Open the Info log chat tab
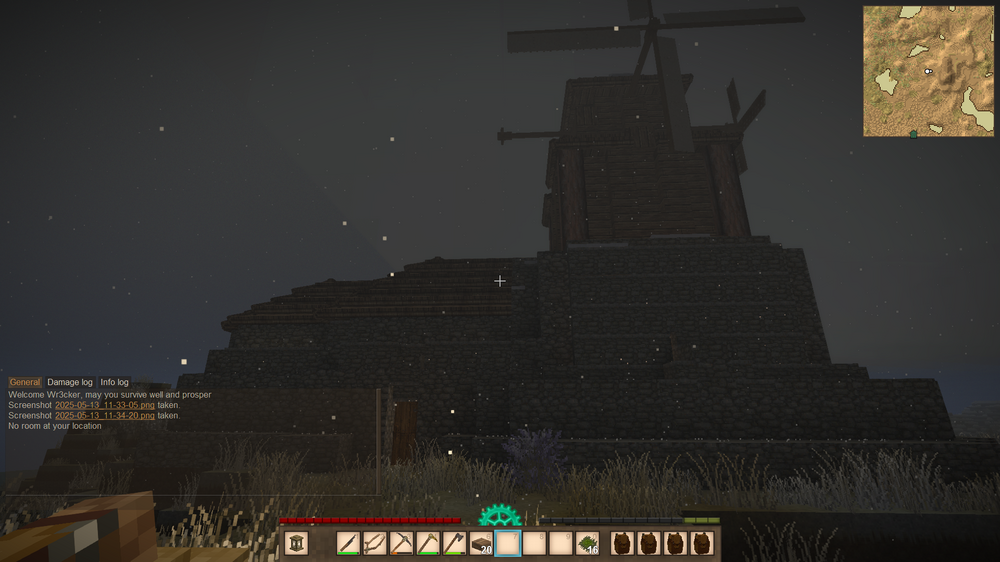The height and width of the screenshot is (562, 1000). 114,382
